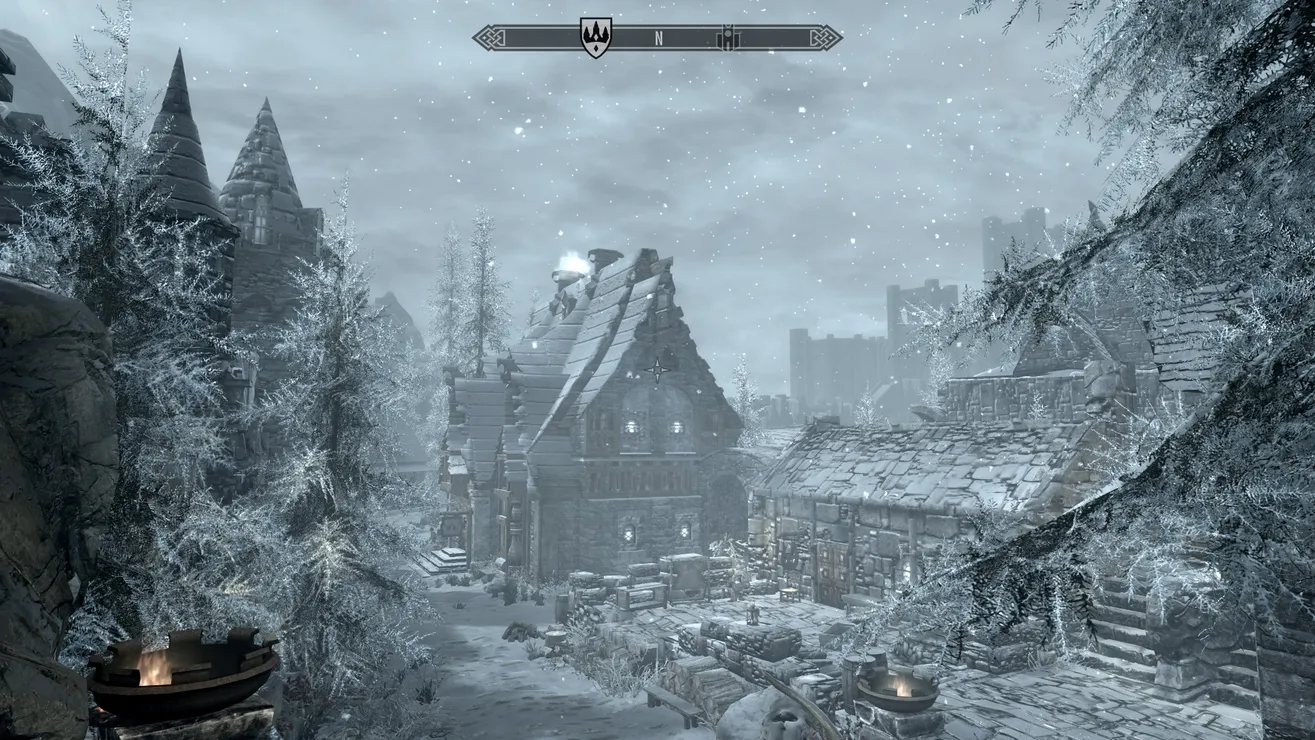The width and height of the screenshot is (1315, 740).
Task: Click the compass bar's North indicator
Action: (658, 38)
